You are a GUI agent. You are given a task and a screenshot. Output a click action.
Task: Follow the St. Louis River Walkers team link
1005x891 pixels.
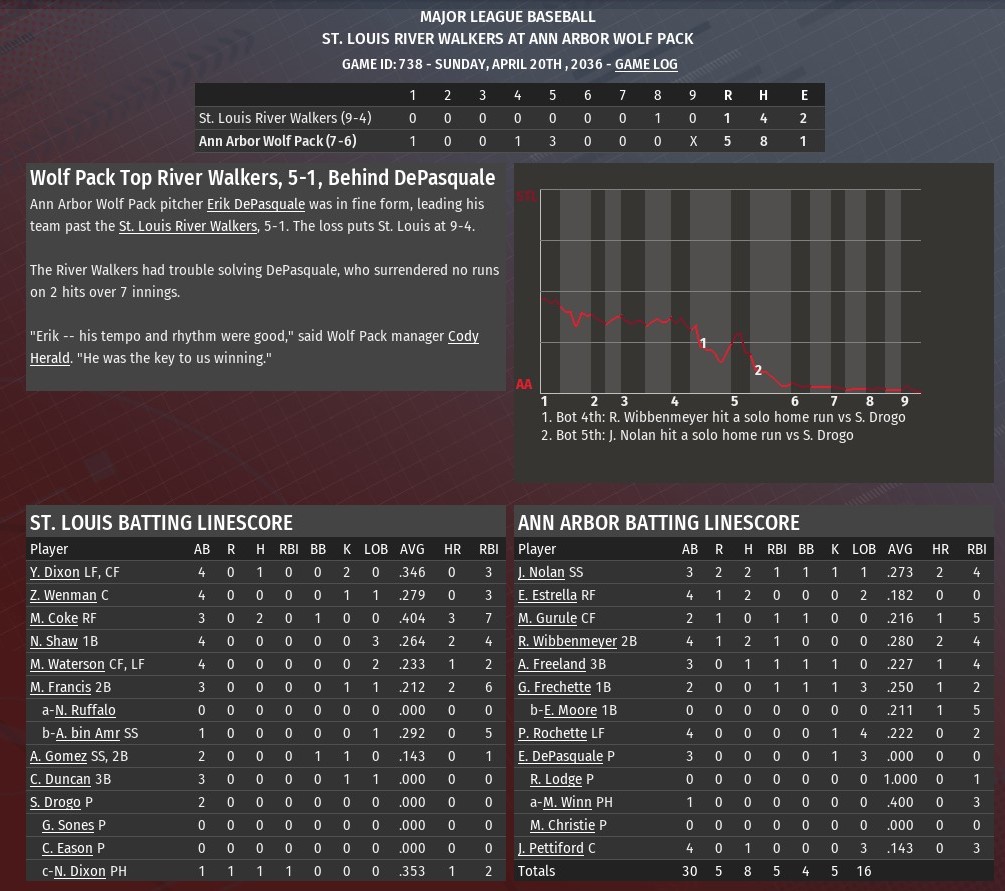coord(187,226)
